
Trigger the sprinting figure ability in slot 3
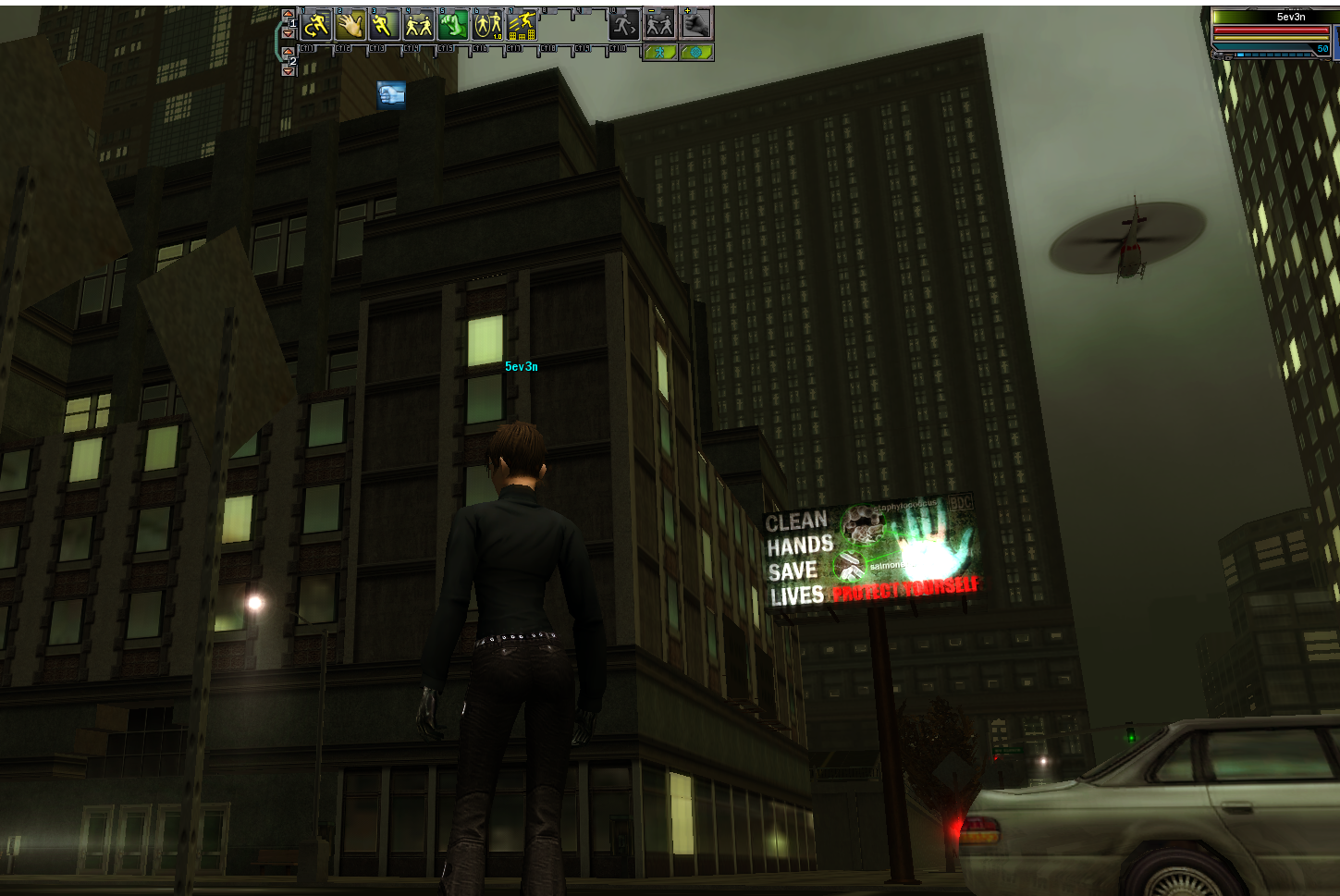384,25
